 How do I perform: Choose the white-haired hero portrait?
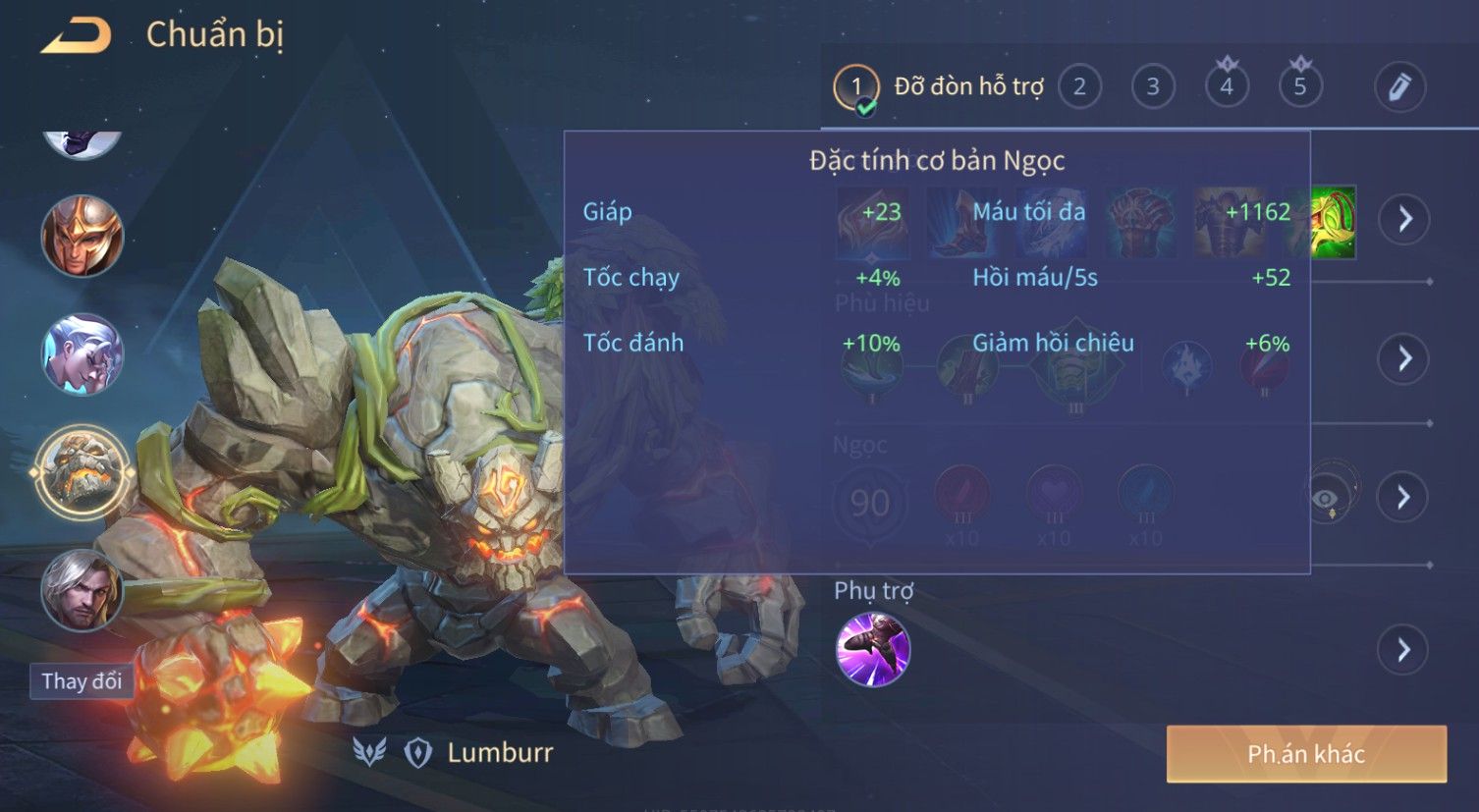tap(82, 353)
